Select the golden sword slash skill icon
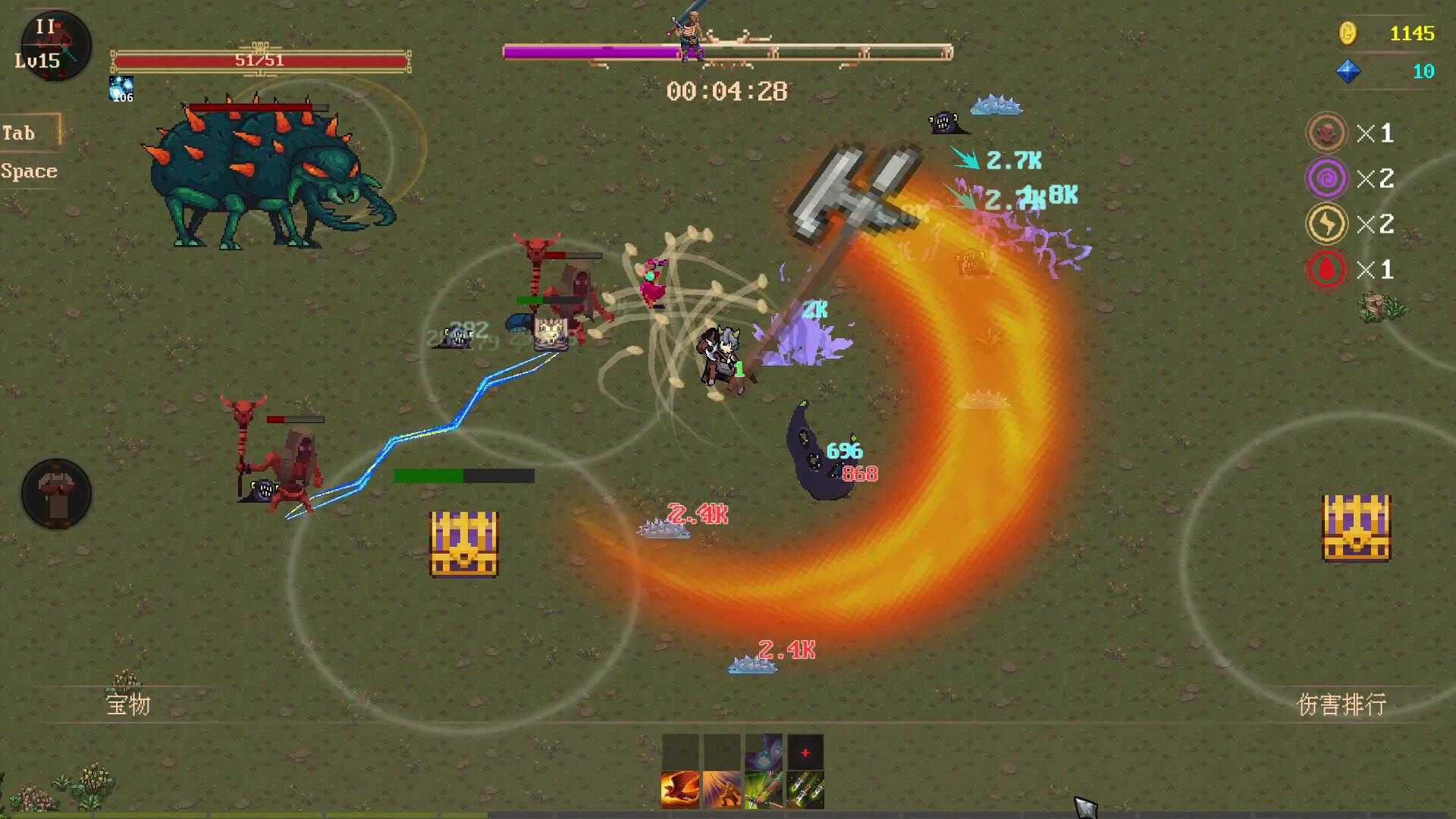Viewport: 1456px width, 819px height. [721, 789]
